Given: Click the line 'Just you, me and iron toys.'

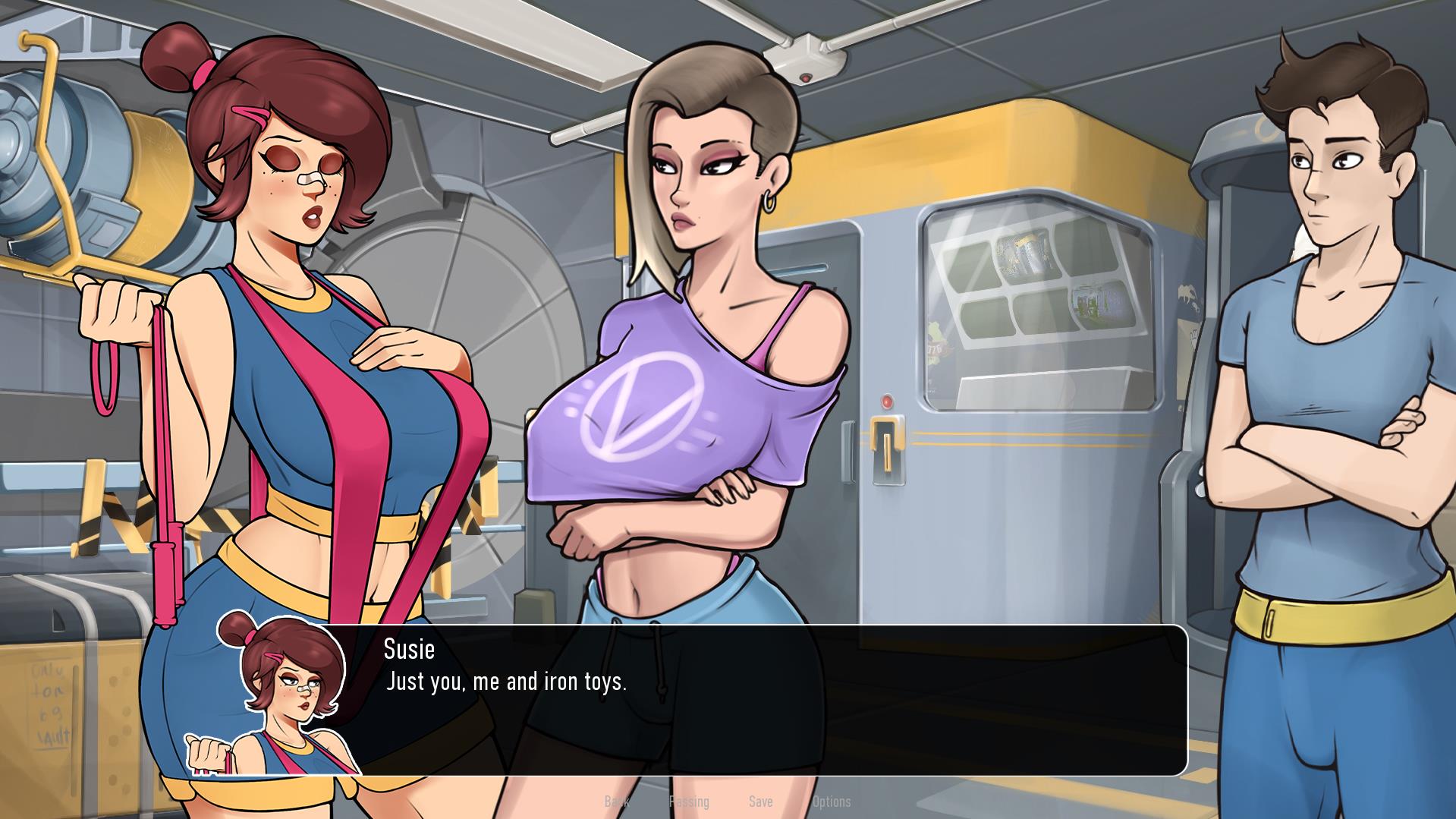Looking at the screenshot, I should (x=506, y=682).
